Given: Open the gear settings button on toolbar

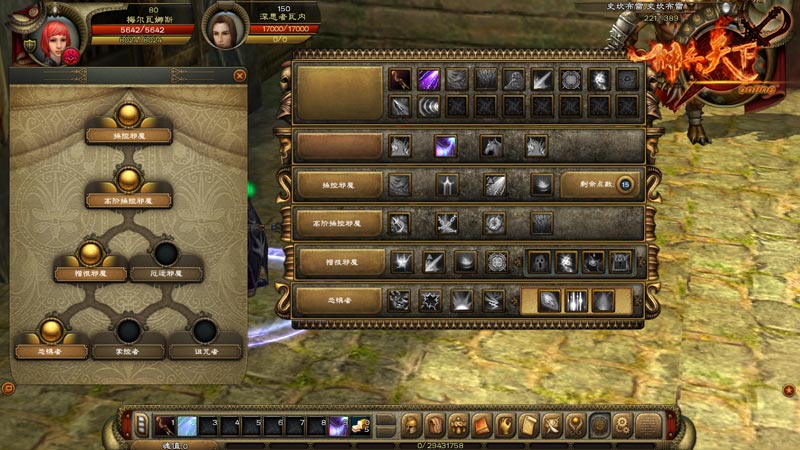Looking at the screenshot, I should click(x=622, y=425).
